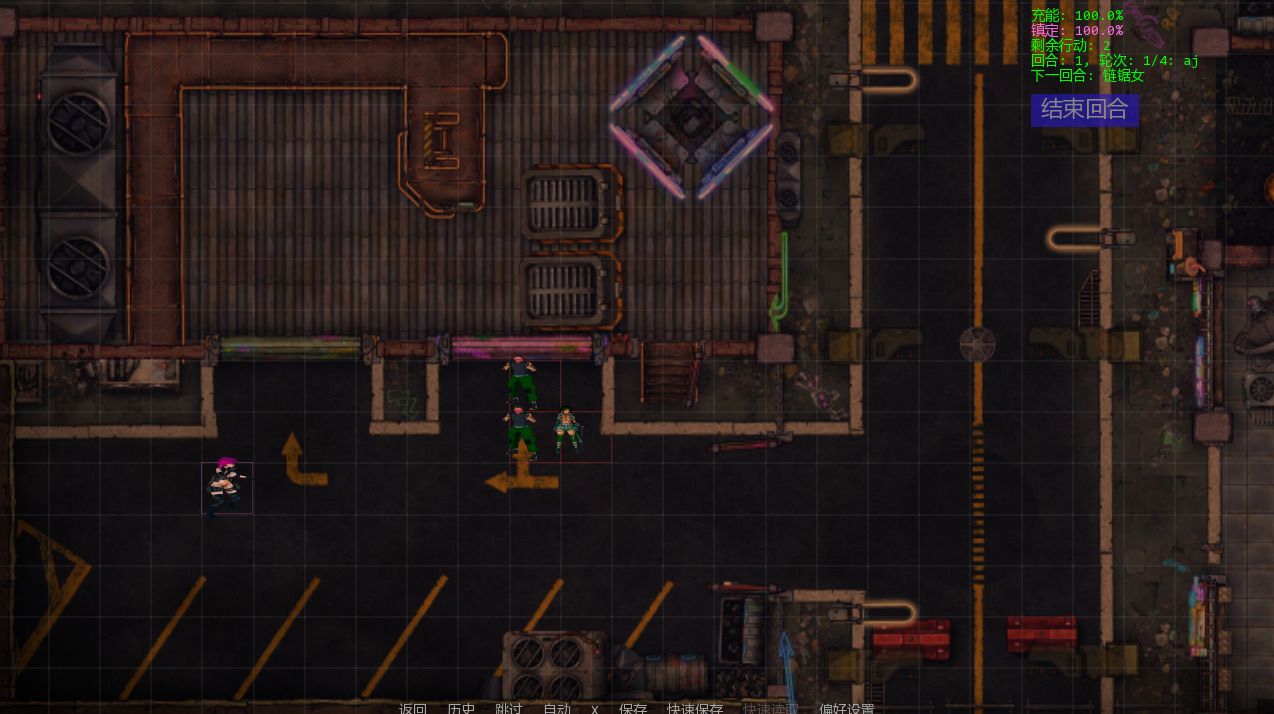The height and width of the screenshot is (714, 1274).
Task: End the turn with 结束回合
Action: point(1084,110)
